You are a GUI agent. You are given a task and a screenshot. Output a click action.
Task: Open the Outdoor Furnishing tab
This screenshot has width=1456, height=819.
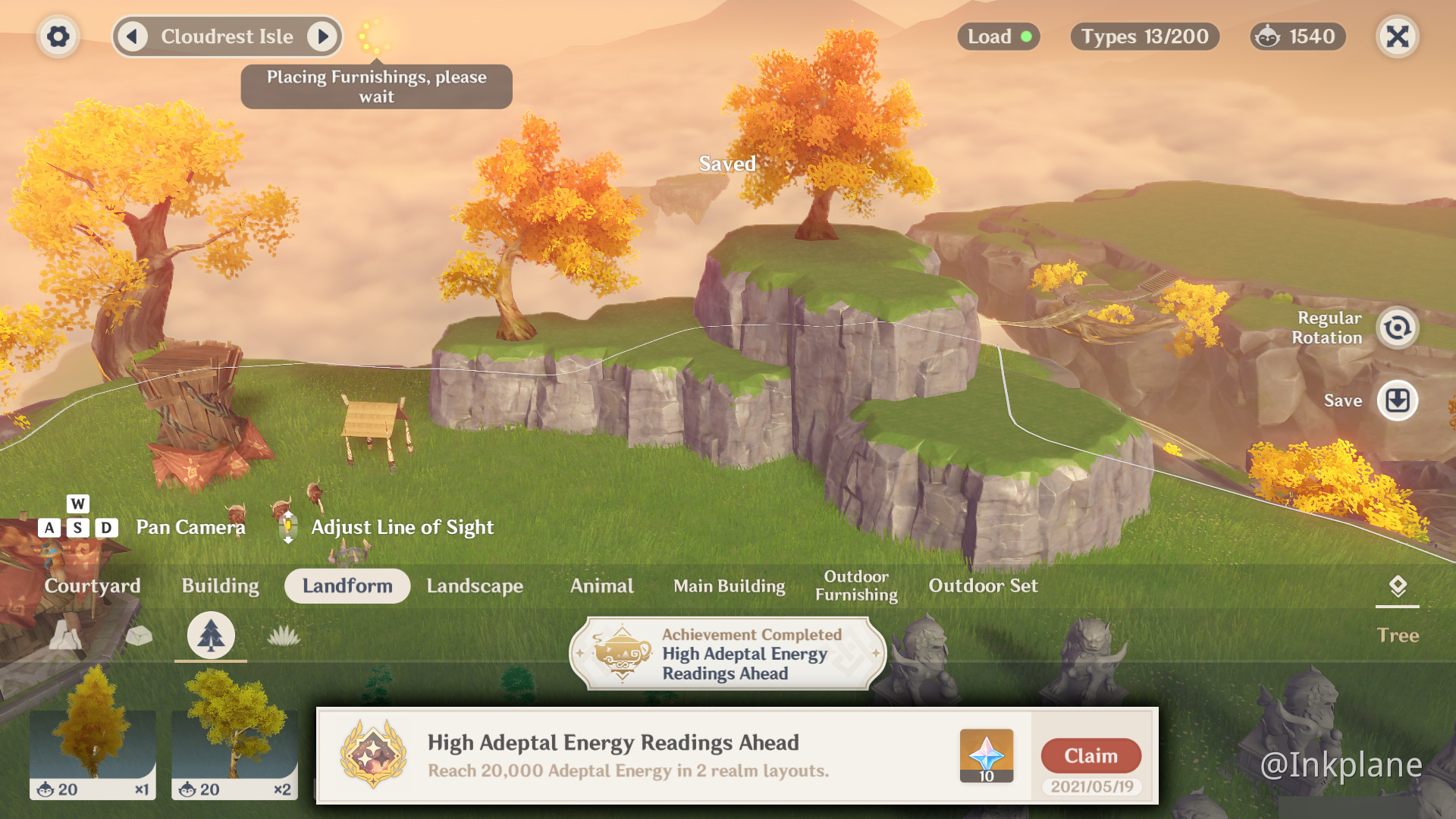pos(856,586)
